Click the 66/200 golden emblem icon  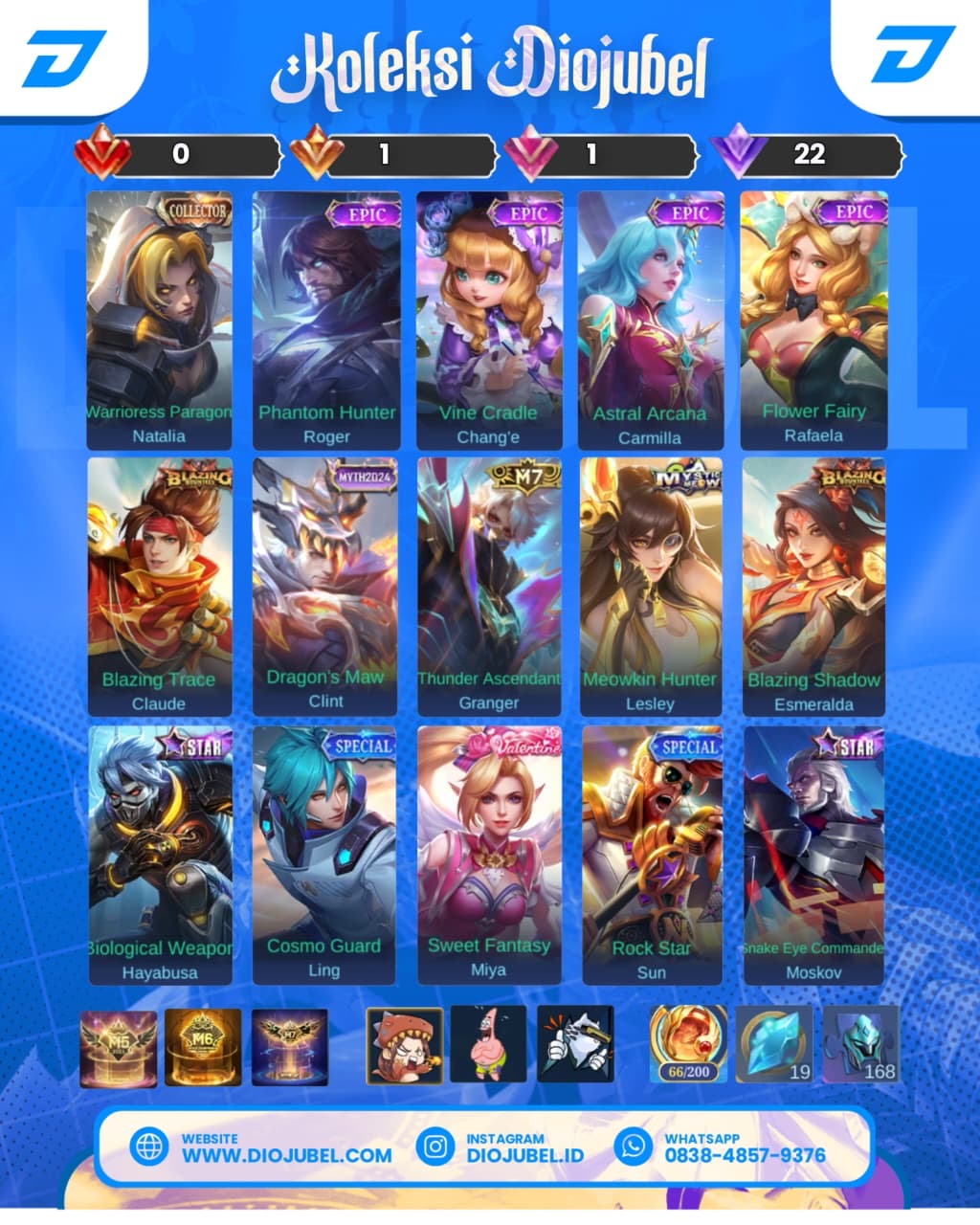click(x=688, y=1044)
